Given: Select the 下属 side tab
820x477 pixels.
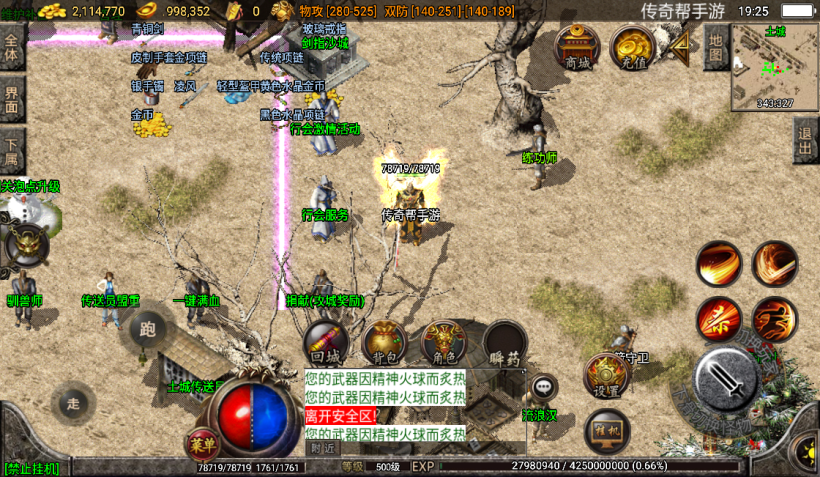Looking at the screenshot, I should click(12, 149).
